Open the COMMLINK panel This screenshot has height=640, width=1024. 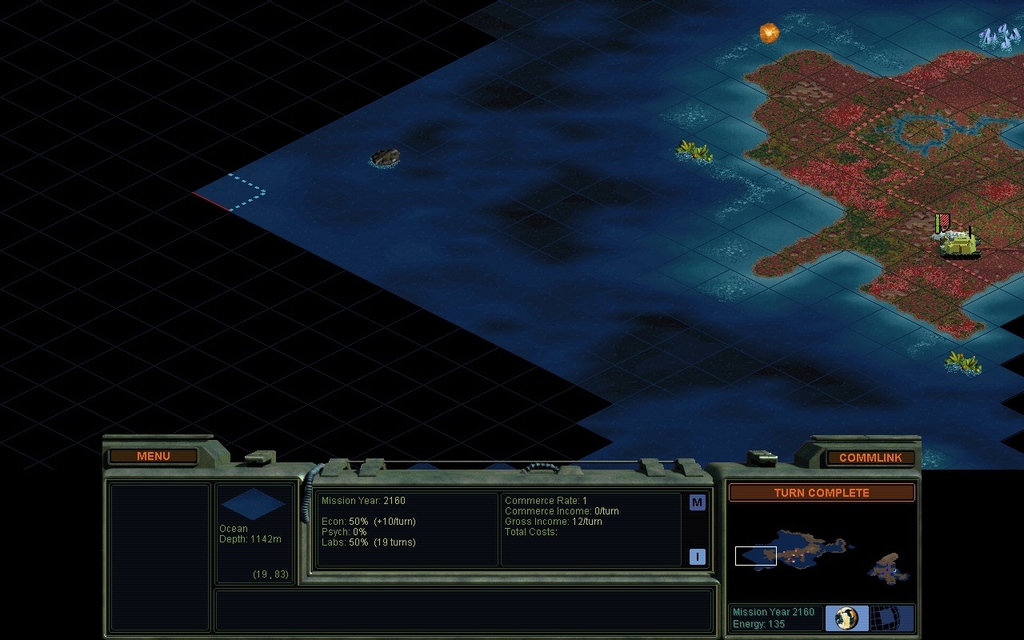[x=870, y=457]
